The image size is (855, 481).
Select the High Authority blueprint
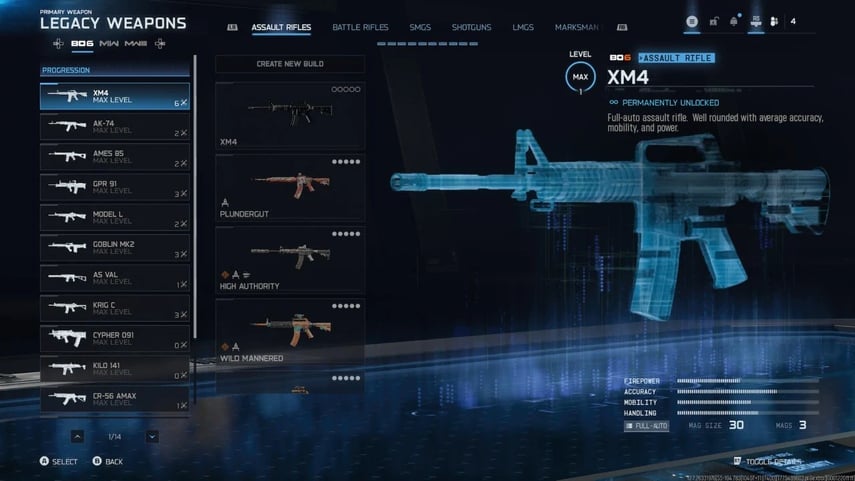[290, 260]
